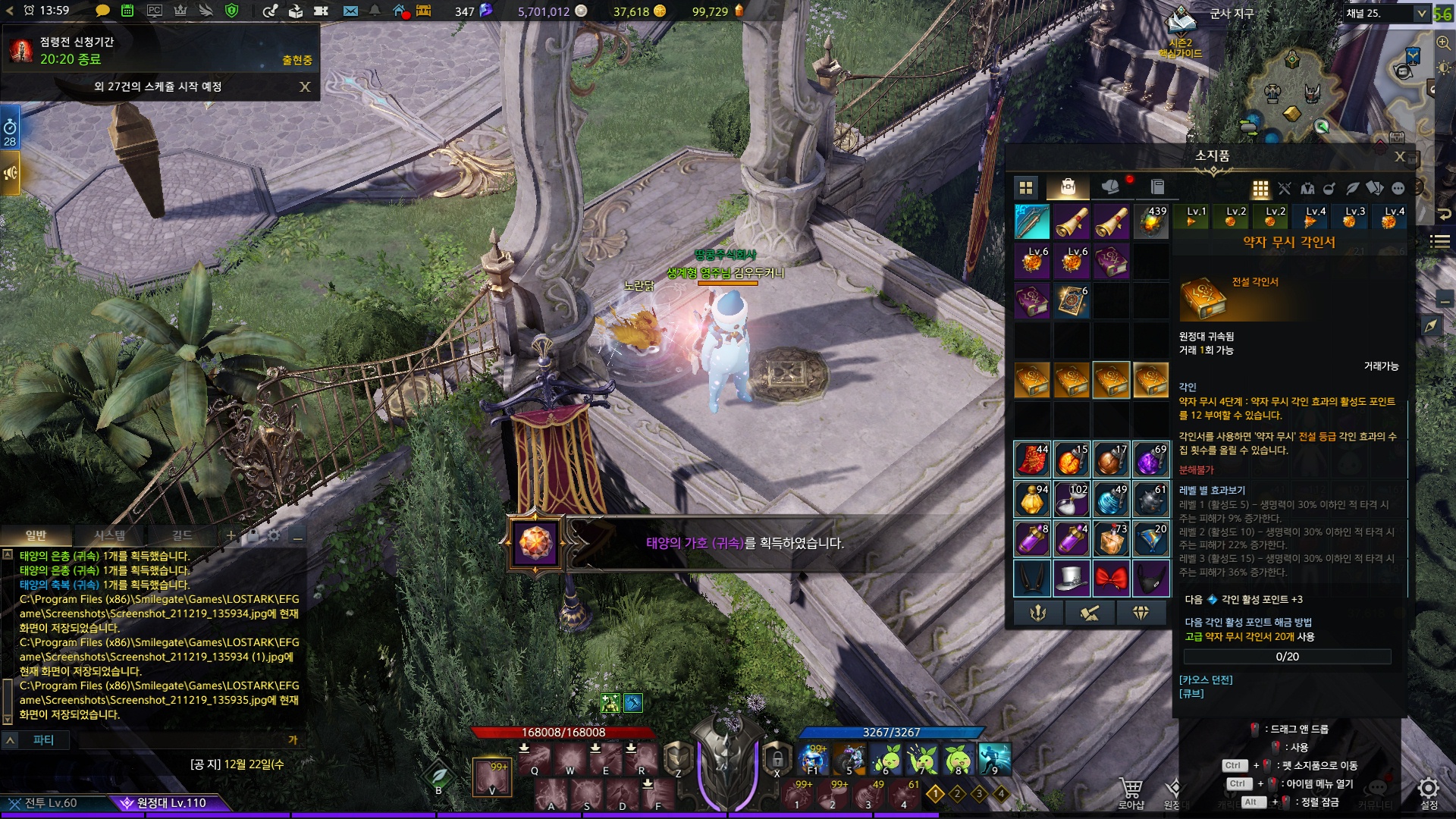Activate the running figure song skill
Viewport: 1456px width, 819px height.
click(x=994, y=758)
